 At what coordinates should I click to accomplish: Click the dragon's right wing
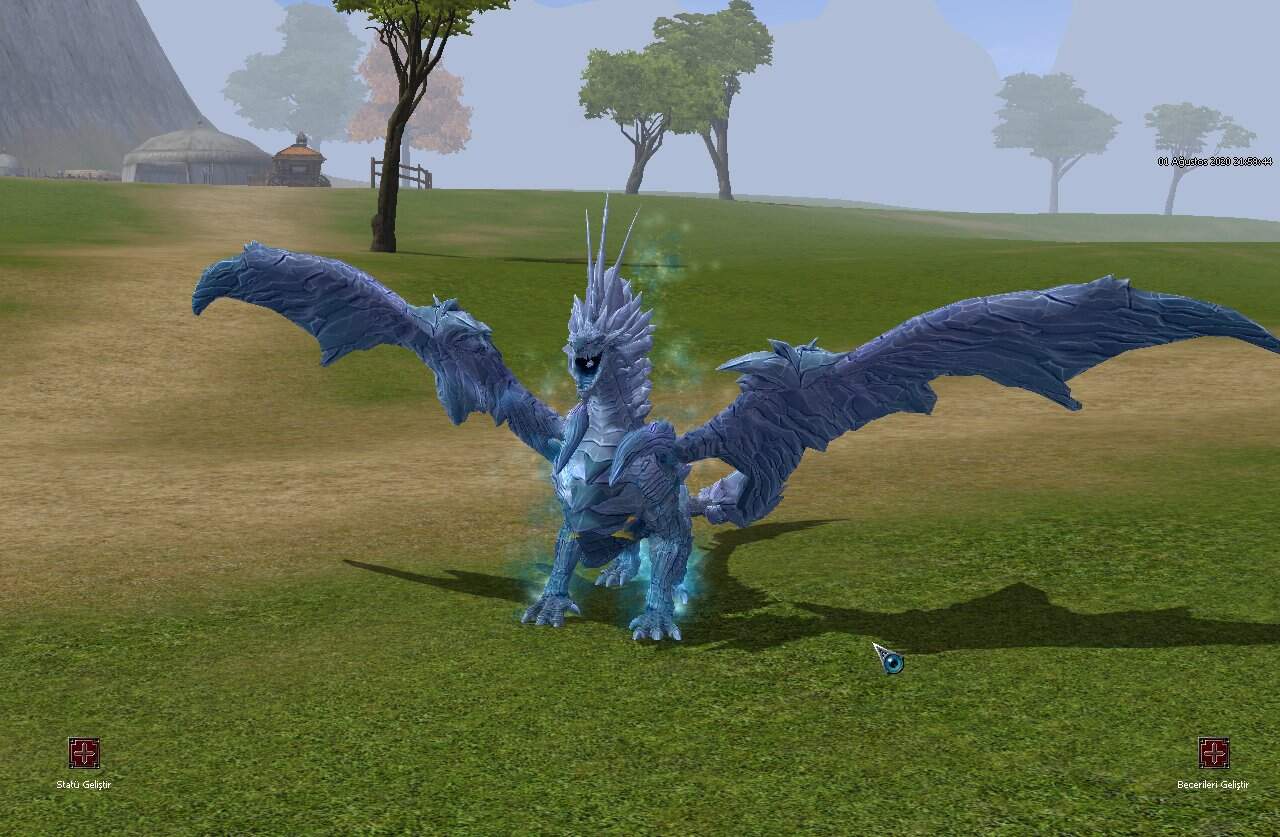[x=950, y=330]
